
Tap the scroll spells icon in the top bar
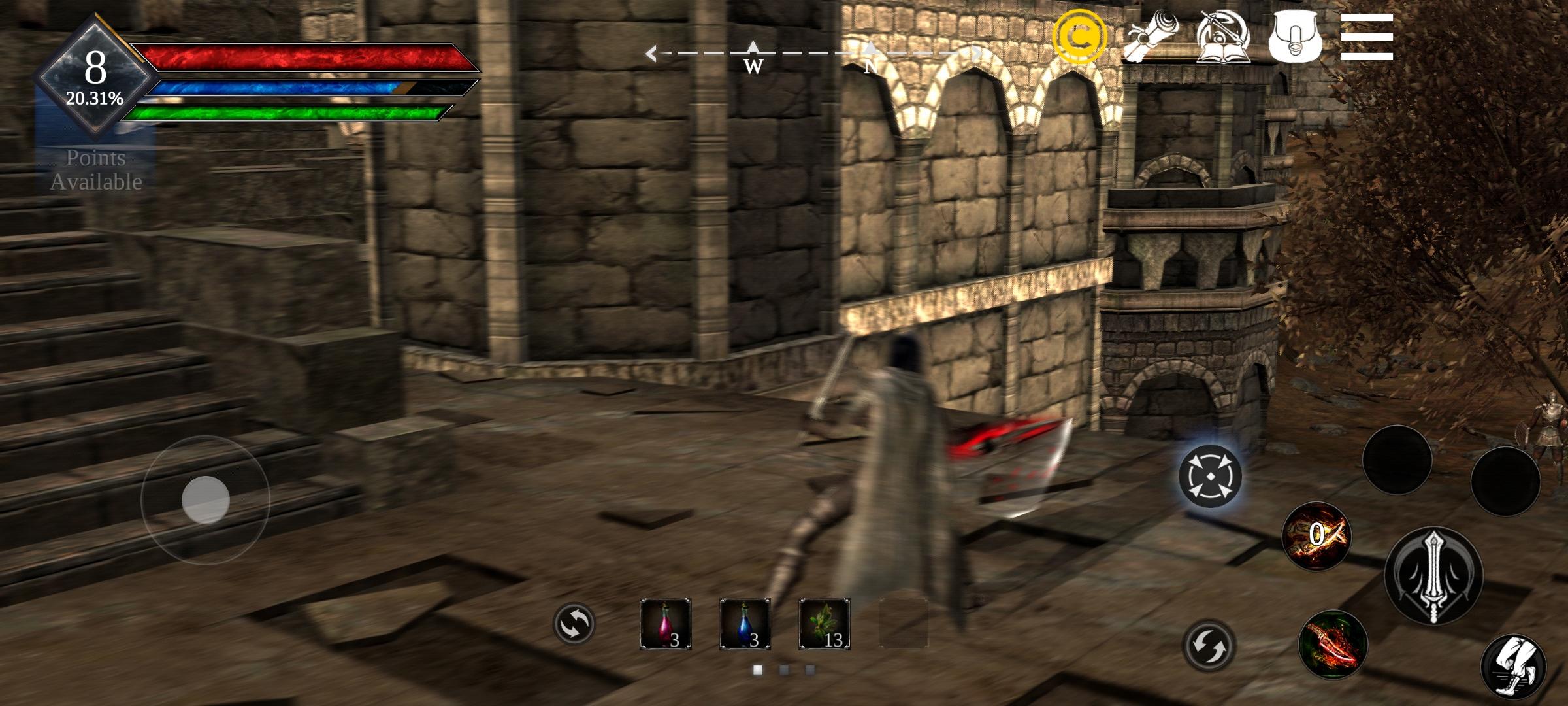[1151, 36]
